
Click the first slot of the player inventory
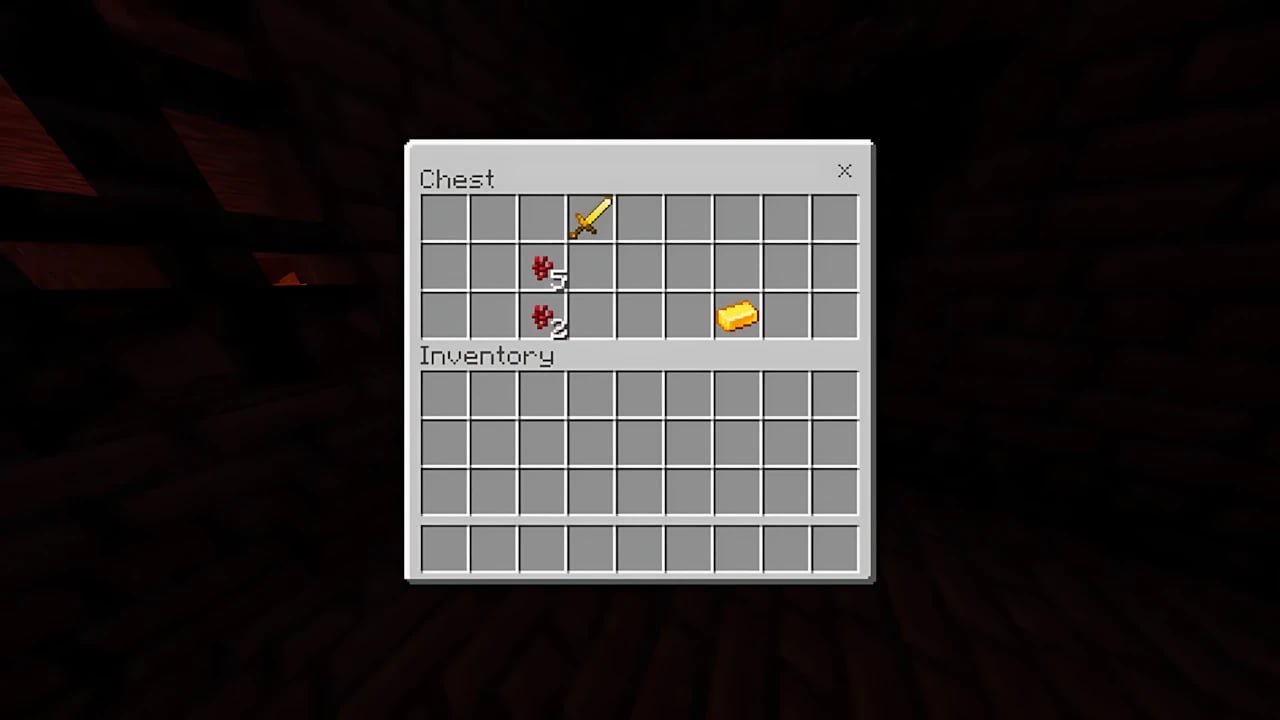[443, 394]
